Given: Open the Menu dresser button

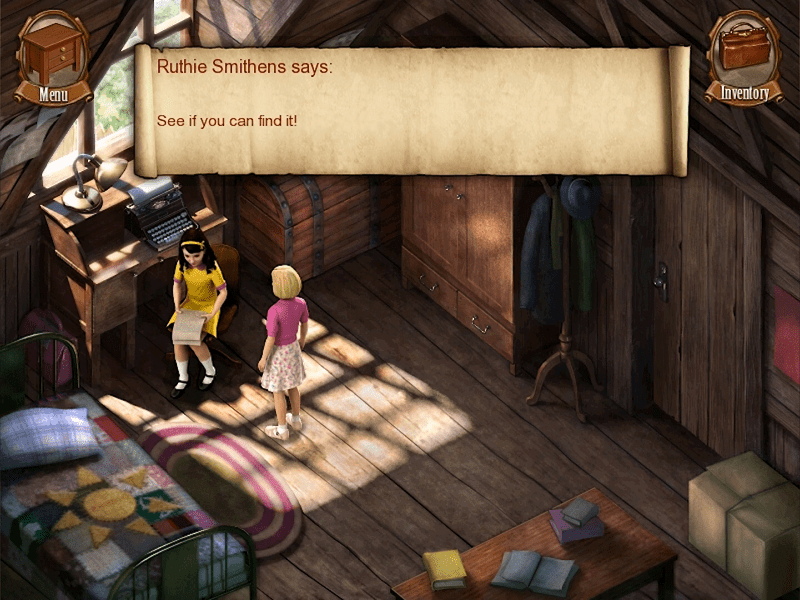Looking at the screenshot, I should (x=53, y=56).
